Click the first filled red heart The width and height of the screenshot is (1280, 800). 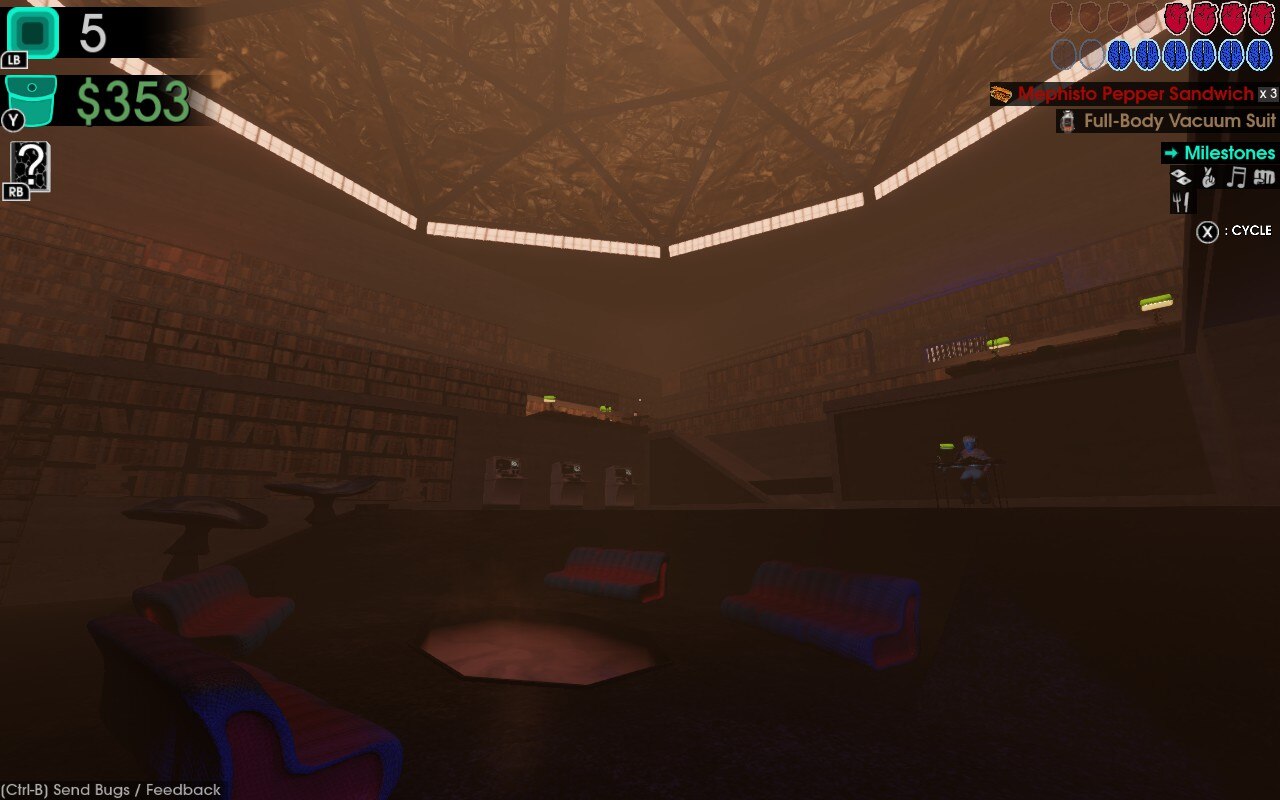tap(1175, 19)
